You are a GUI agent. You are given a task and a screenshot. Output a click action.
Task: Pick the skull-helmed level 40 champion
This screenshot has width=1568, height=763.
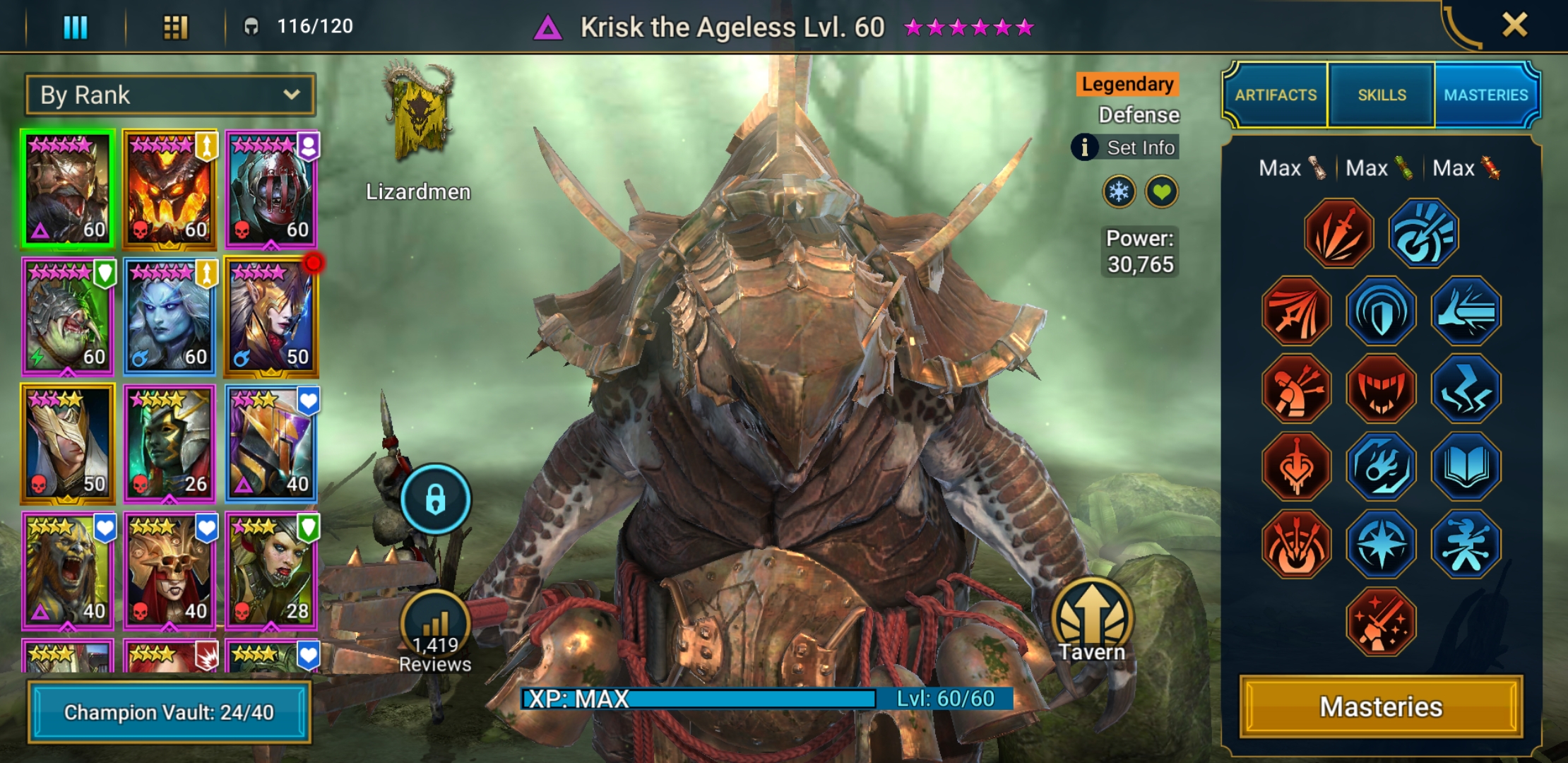point(169,571)
